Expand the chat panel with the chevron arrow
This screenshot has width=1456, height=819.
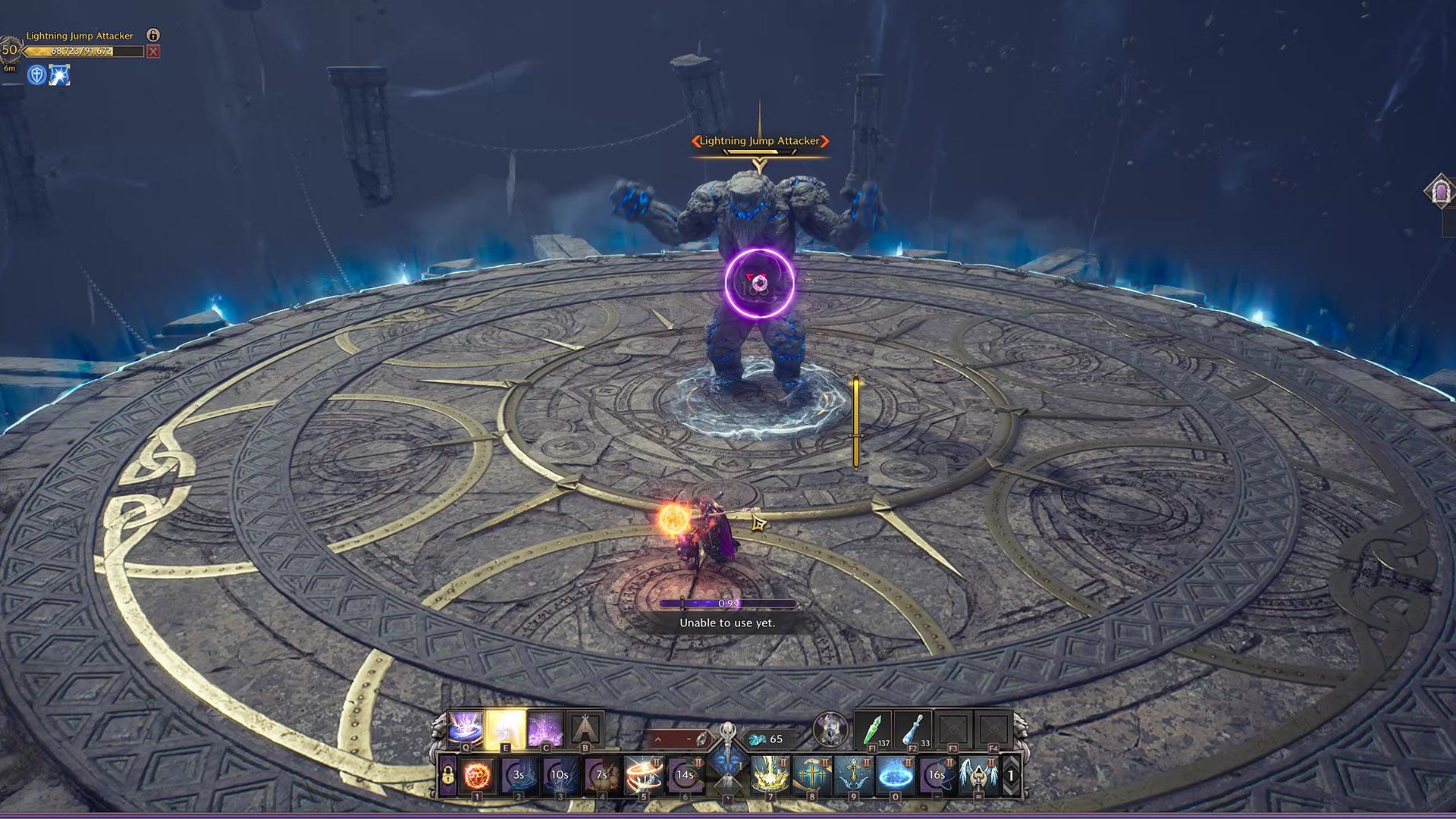658,737
